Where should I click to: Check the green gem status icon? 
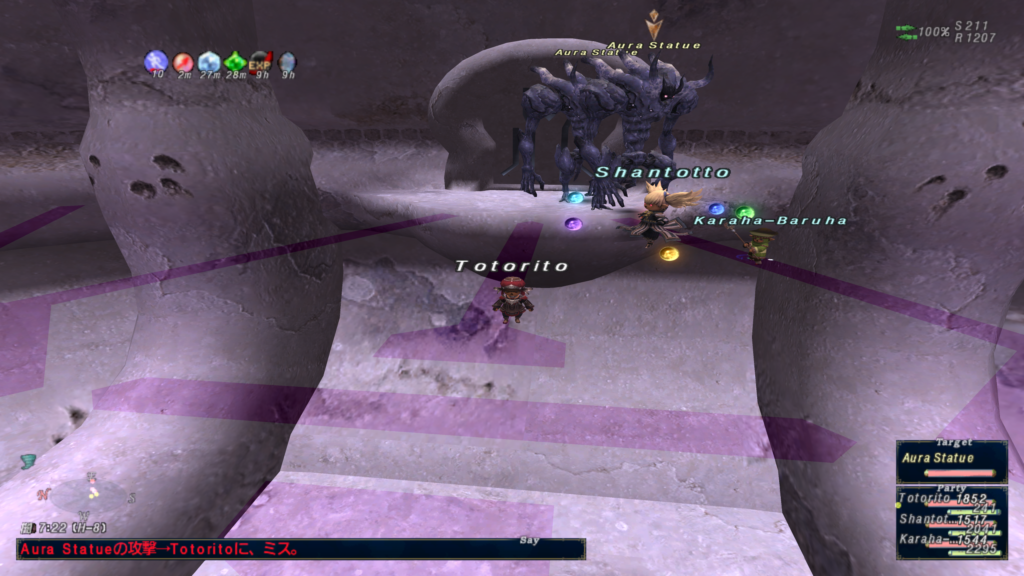coord(235,62)
